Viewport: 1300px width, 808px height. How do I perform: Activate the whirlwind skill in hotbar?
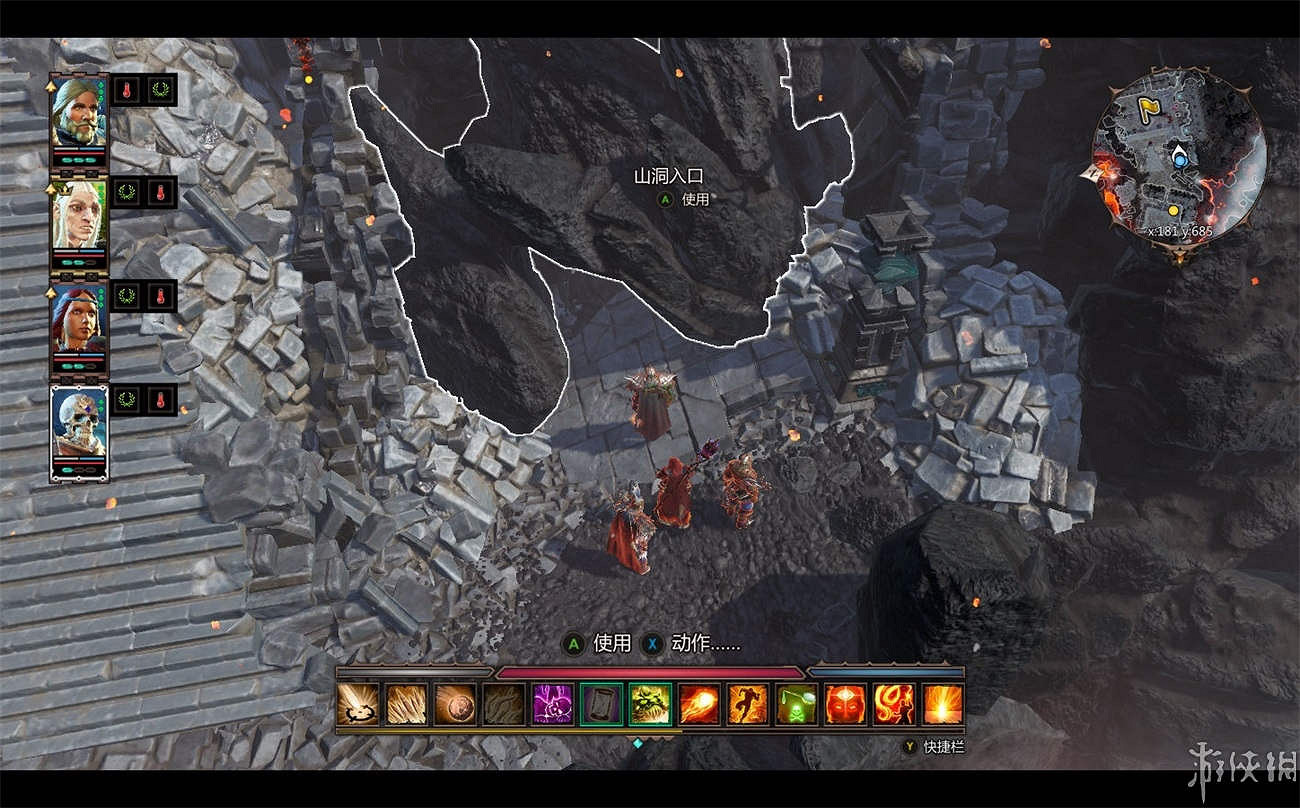click(x=357, y=704)
